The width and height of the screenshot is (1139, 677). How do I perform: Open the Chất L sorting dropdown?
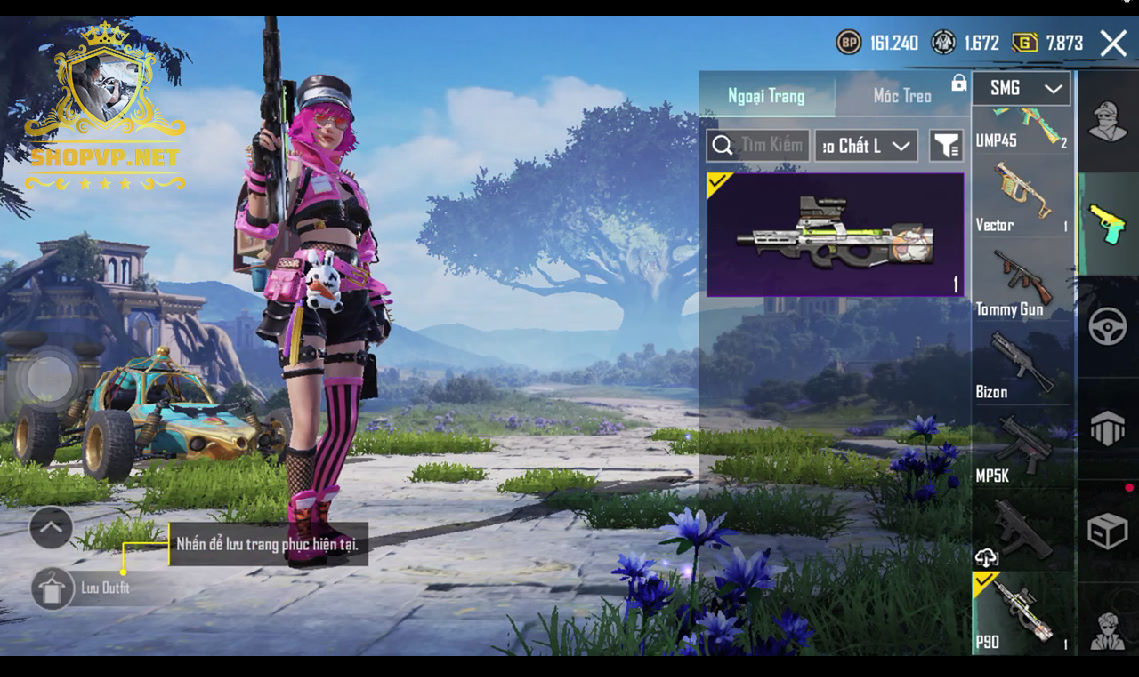[866, 146]
